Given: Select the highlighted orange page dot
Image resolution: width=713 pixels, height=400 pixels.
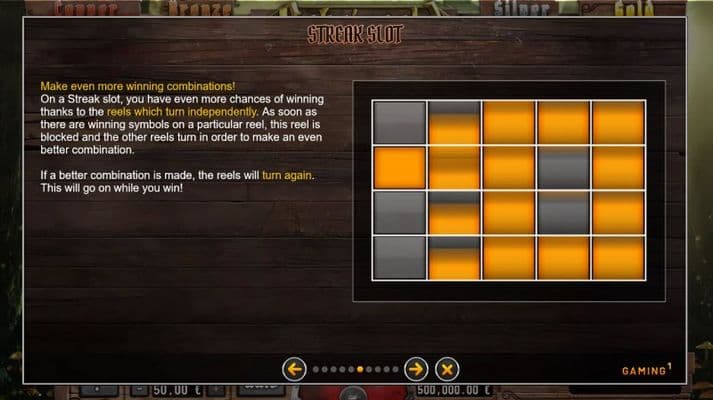Looking at the screenshot, I should pos(361,369).
